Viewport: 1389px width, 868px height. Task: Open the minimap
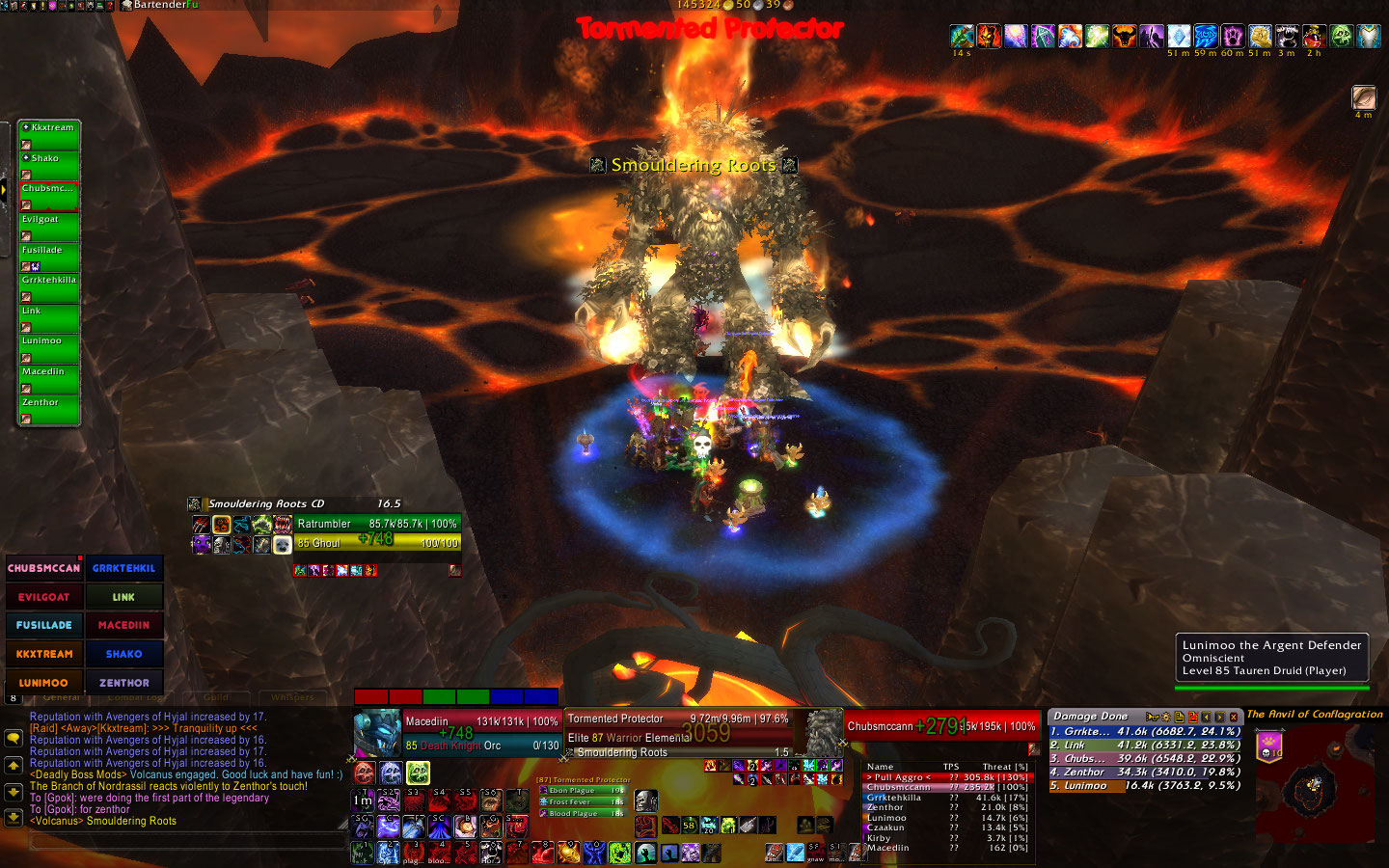coord(1316,783)
